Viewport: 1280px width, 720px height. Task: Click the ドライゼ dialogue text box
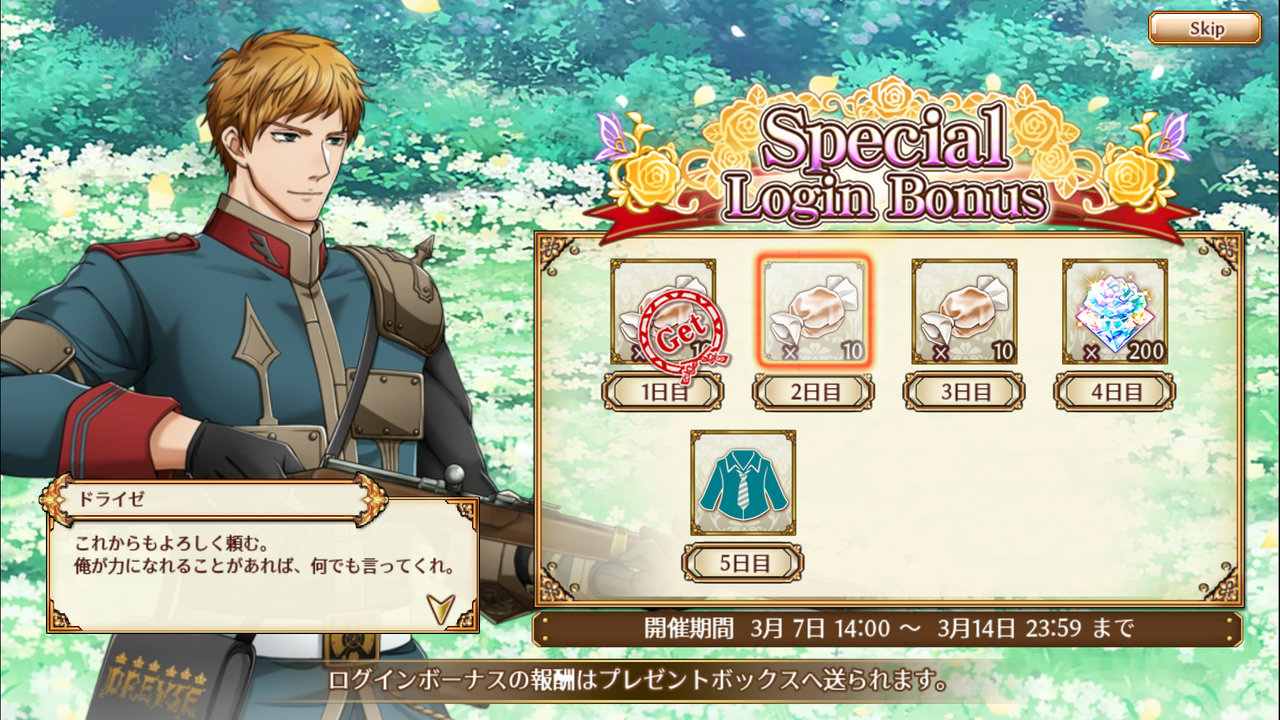click(x=262, y=565)
